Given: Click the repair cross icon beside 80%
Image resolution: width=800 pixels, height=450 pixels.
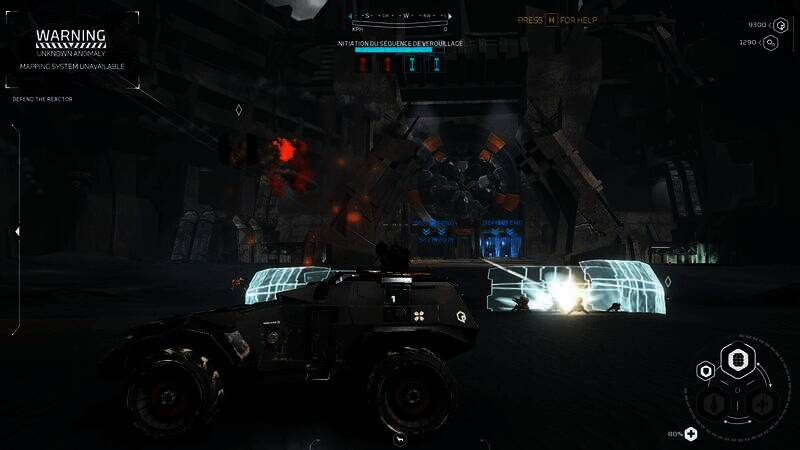Looking at the screenshot, I should coord(690,433).
